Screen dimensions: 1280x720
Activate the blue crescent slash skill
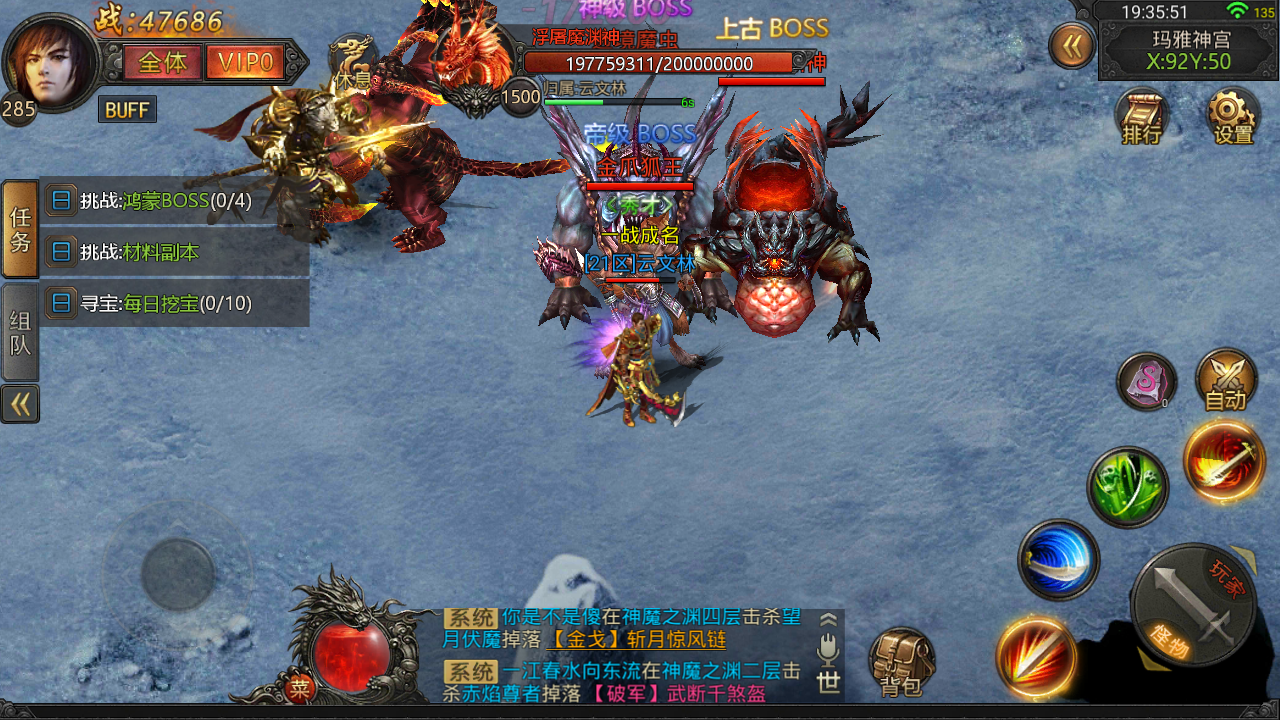pyautogui.click(x=1058, y=560)
